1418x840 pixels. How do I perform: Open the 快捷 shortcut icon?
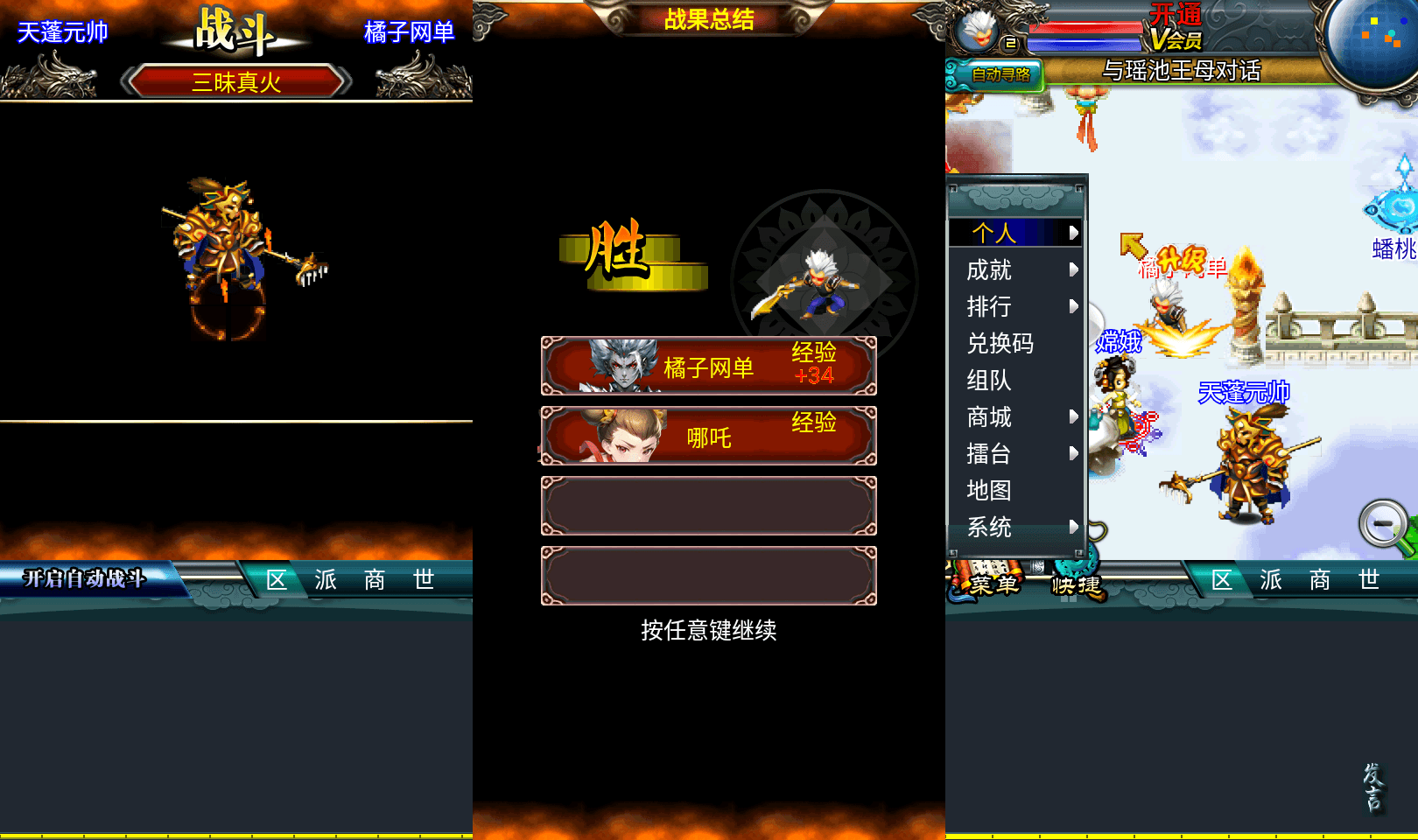click(1075, 584)
